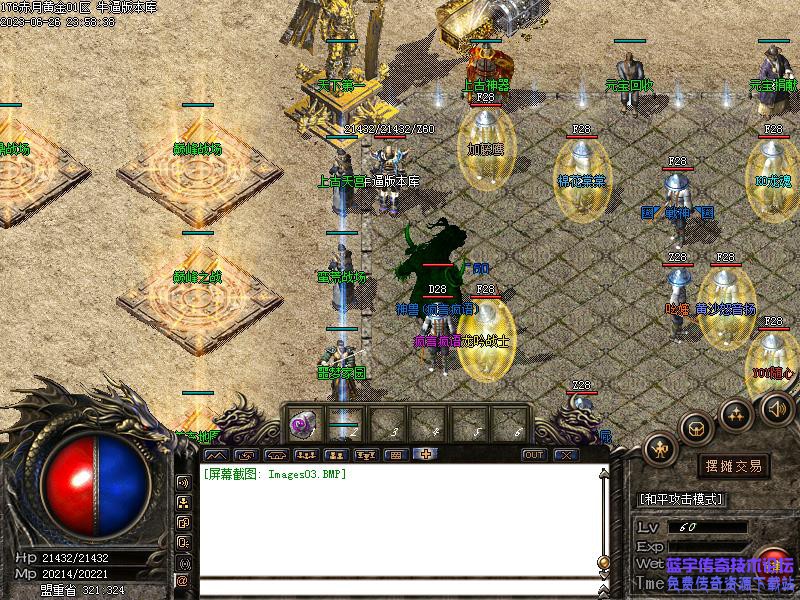This screenshot has width=800, height=600.
Task: Click the OUT button above the chat
Action: click(534, 455)
